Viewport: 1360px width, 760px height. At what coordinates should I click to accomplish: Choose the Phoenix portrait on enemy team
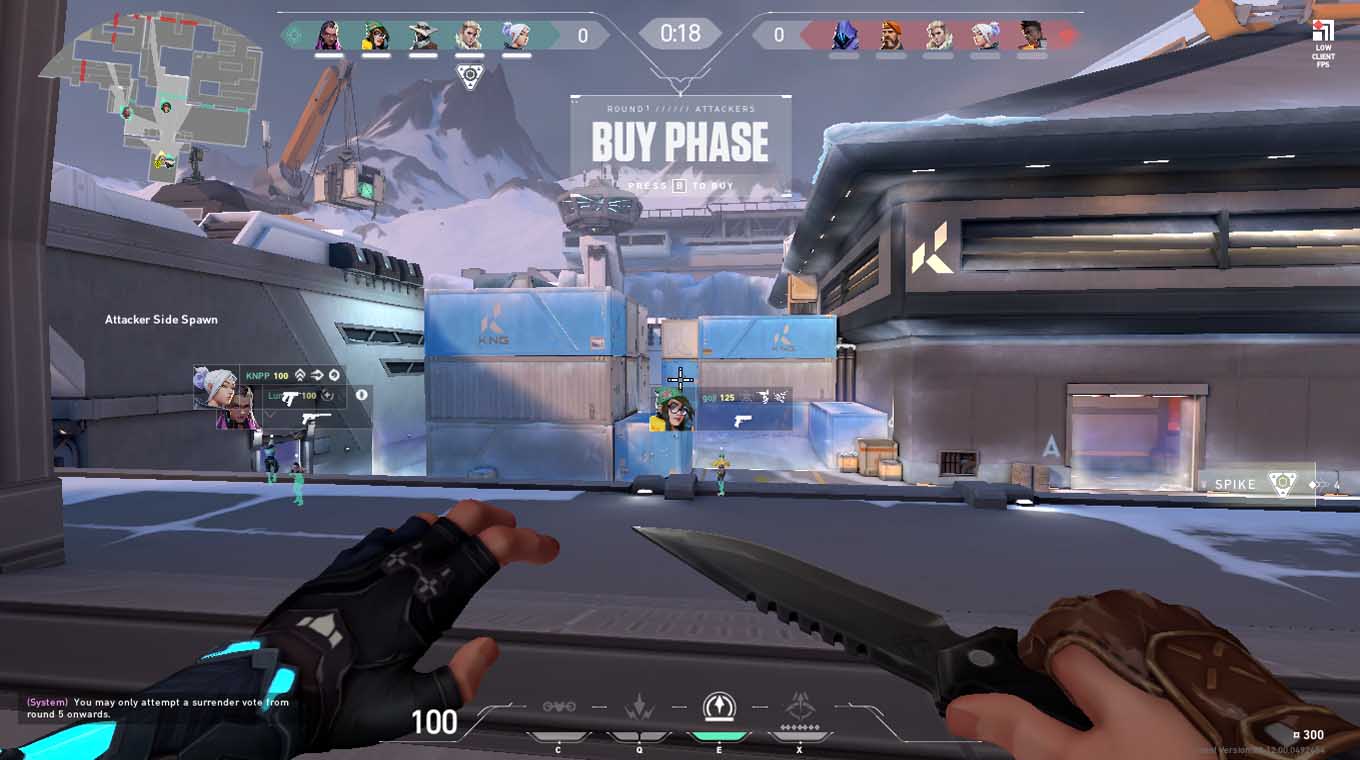[x=1031, y=36]
